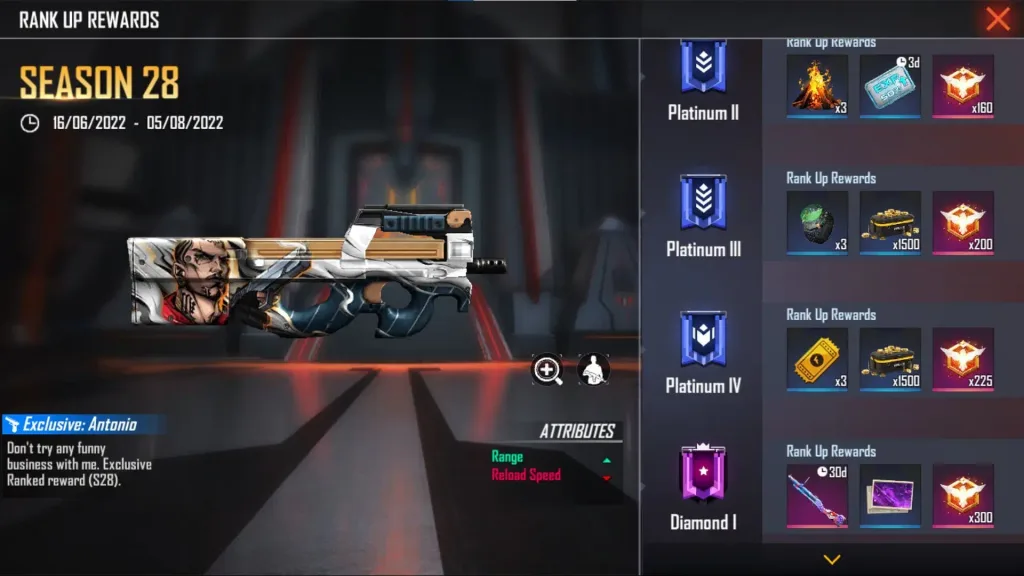Open the character preview icon

(594, 370)
